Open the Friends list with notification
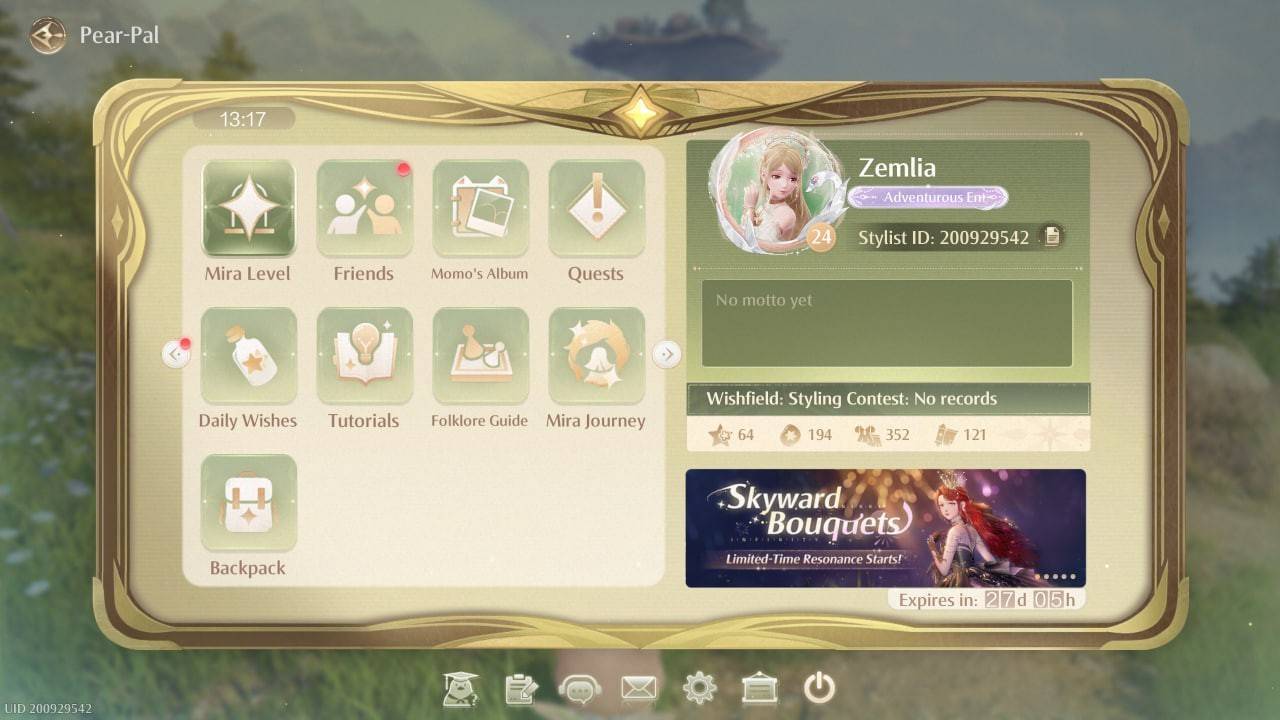Screen dimensions: 1280x720 coord(364,207)
